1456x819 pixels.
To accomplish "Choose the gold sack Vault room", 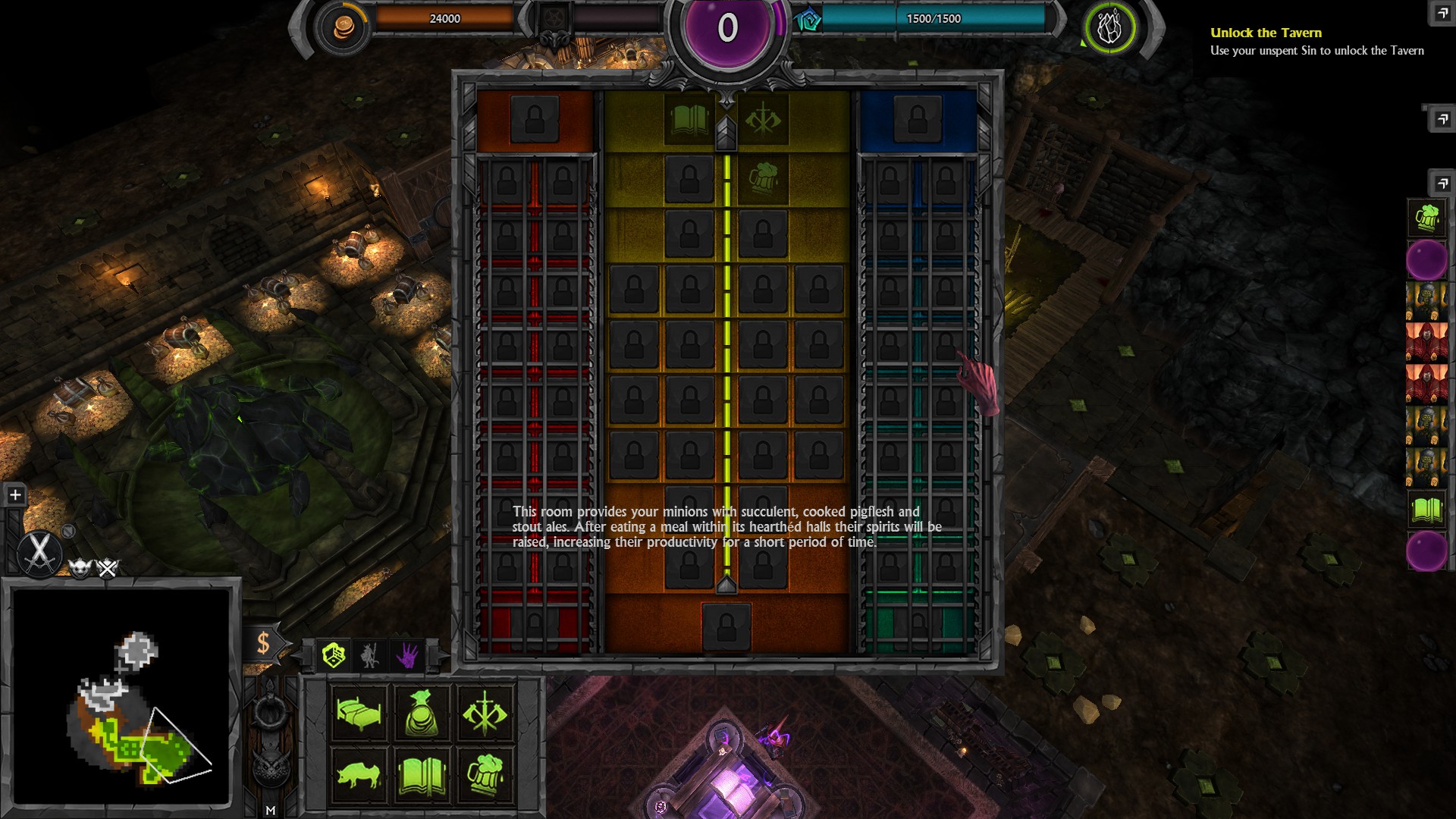I will pos(422,712).
